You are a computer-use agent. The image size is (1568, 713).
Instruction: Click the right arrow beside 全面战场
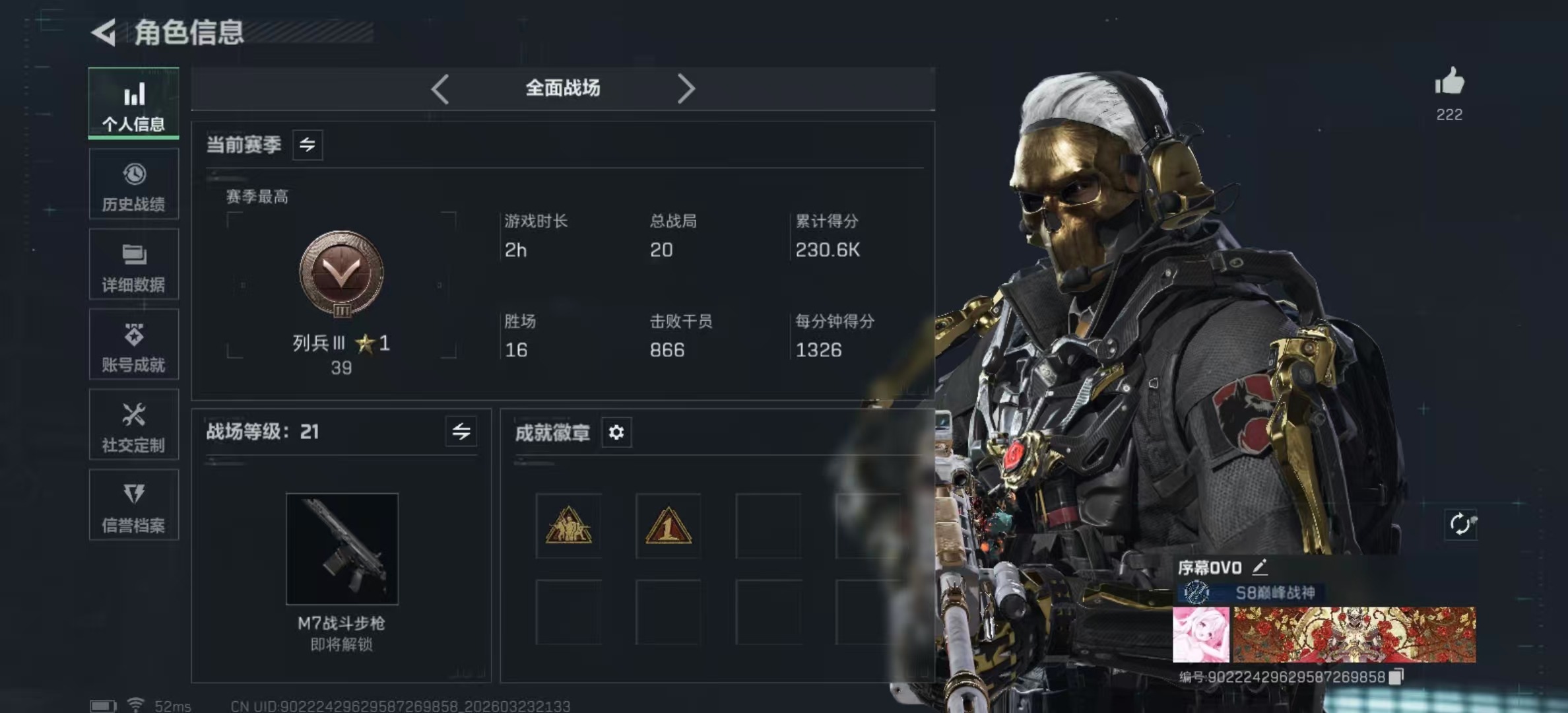[686, 88]
